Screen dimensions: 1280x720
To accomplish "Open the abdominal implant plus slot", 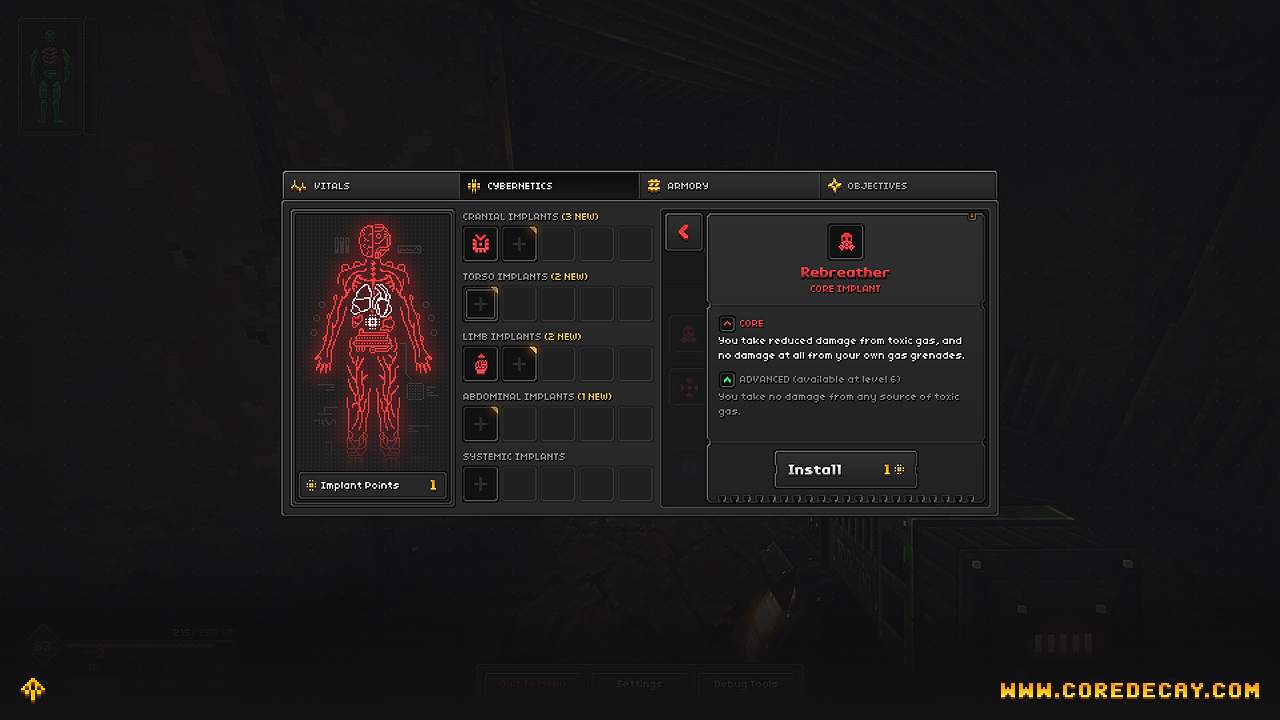I will 481,424.
